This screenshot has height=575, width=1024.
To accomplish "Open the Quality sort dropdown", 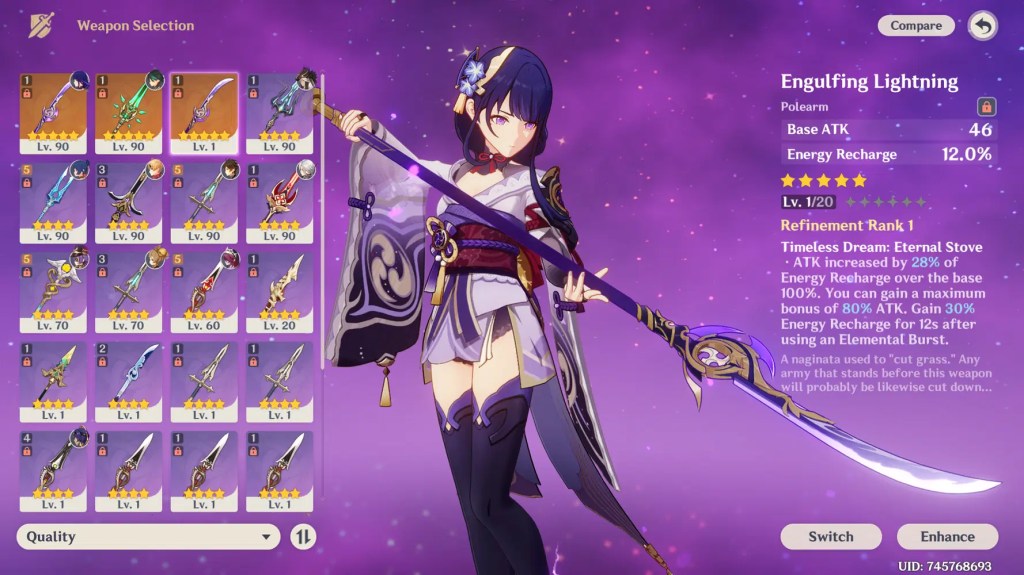I will (x=148, y=537).
